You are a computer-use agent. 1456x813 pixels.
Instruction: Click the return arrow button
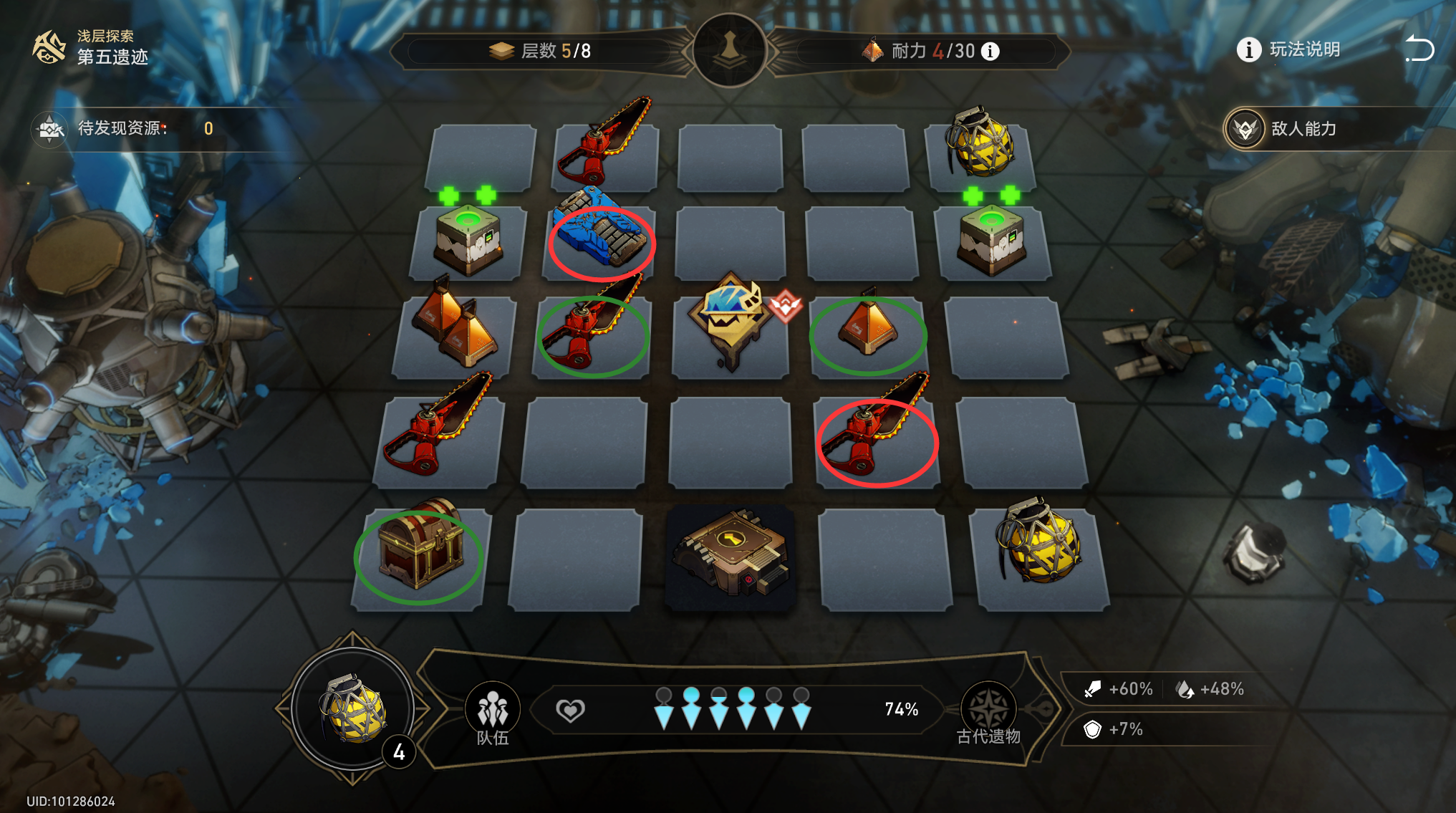(1419, 49)
